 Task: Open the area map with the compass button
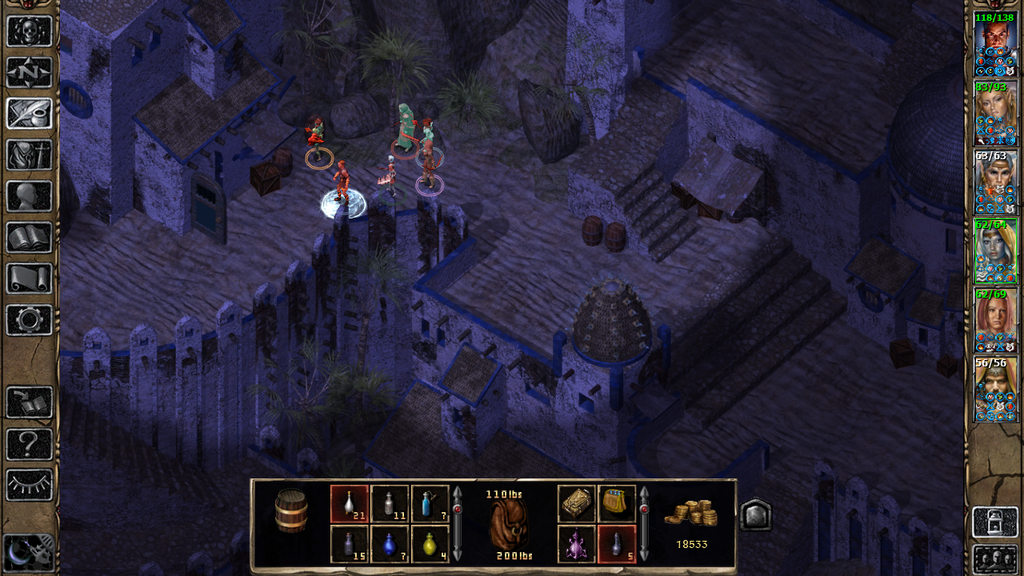tap(29, 72)
